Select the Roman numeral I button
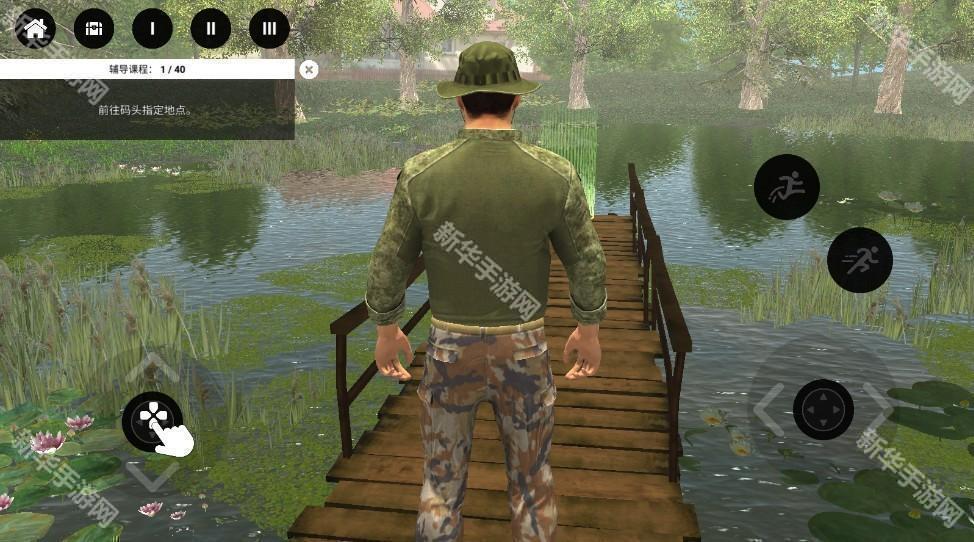This screenshot has height=542, width=974. 153,28
